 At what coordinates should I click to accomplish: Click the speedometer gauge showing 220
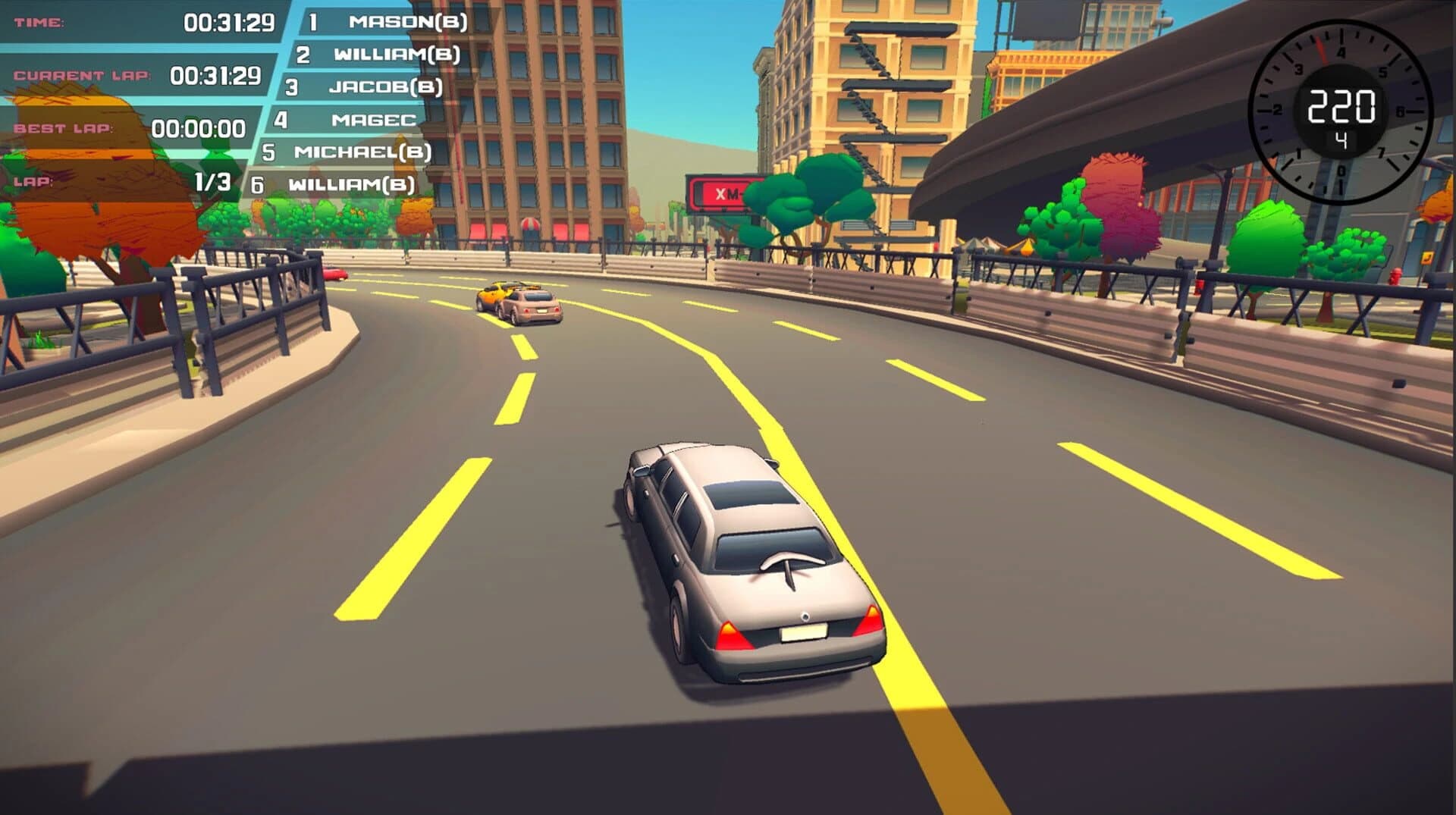1342,106
